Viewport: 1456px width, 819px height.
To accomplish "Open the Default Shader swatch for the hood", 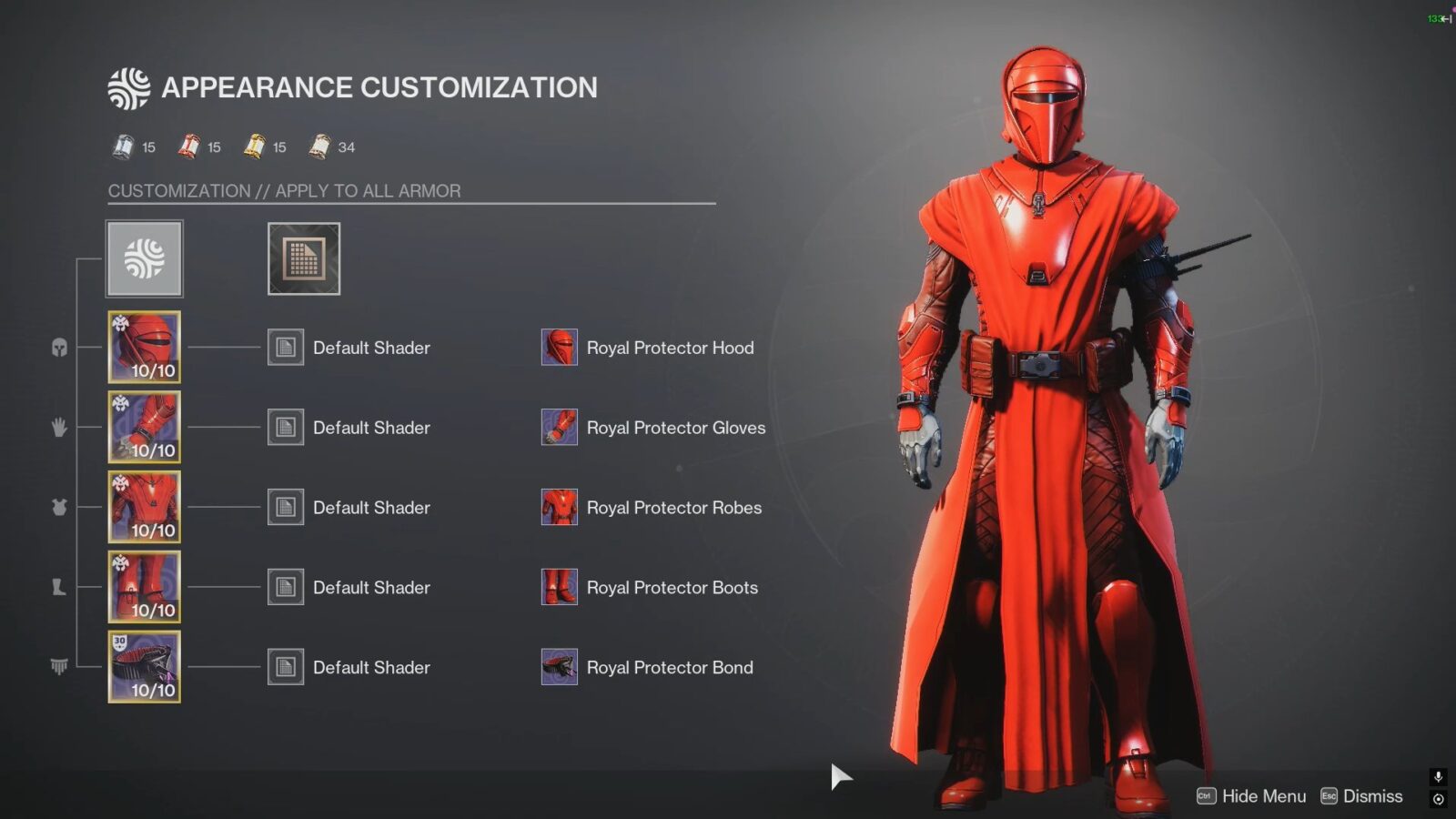I will coord(285,348).
